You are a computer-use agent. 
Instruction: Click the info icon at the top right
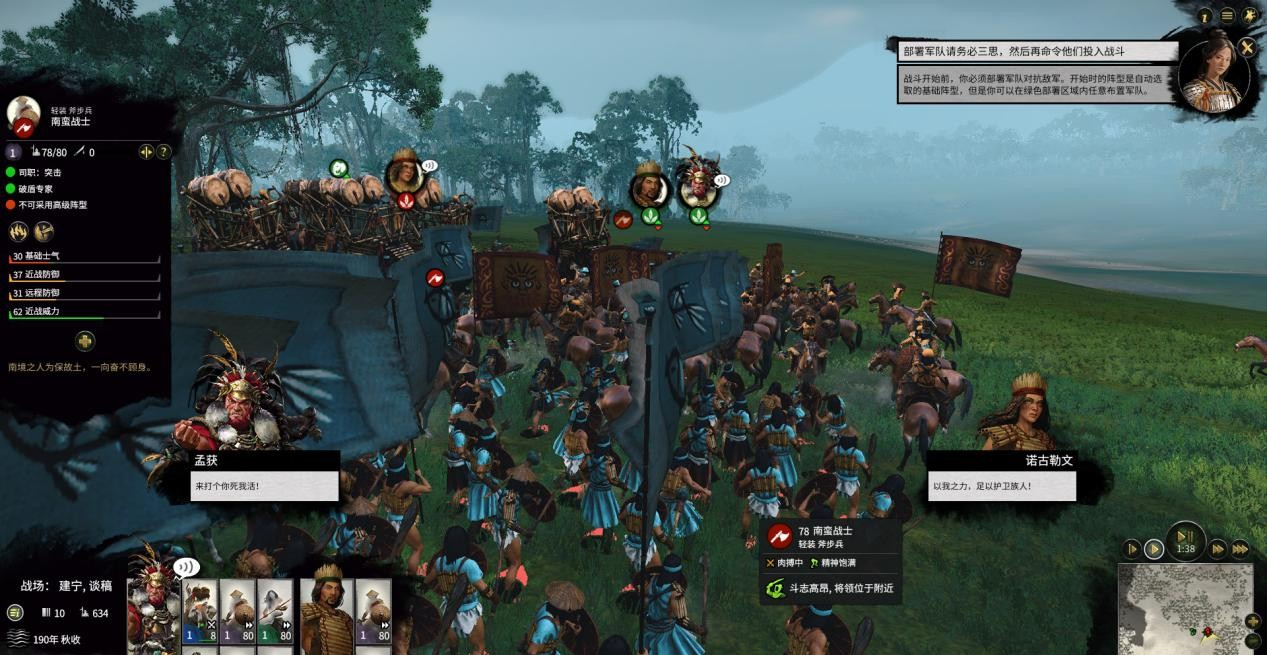(x=1205, y=16)
